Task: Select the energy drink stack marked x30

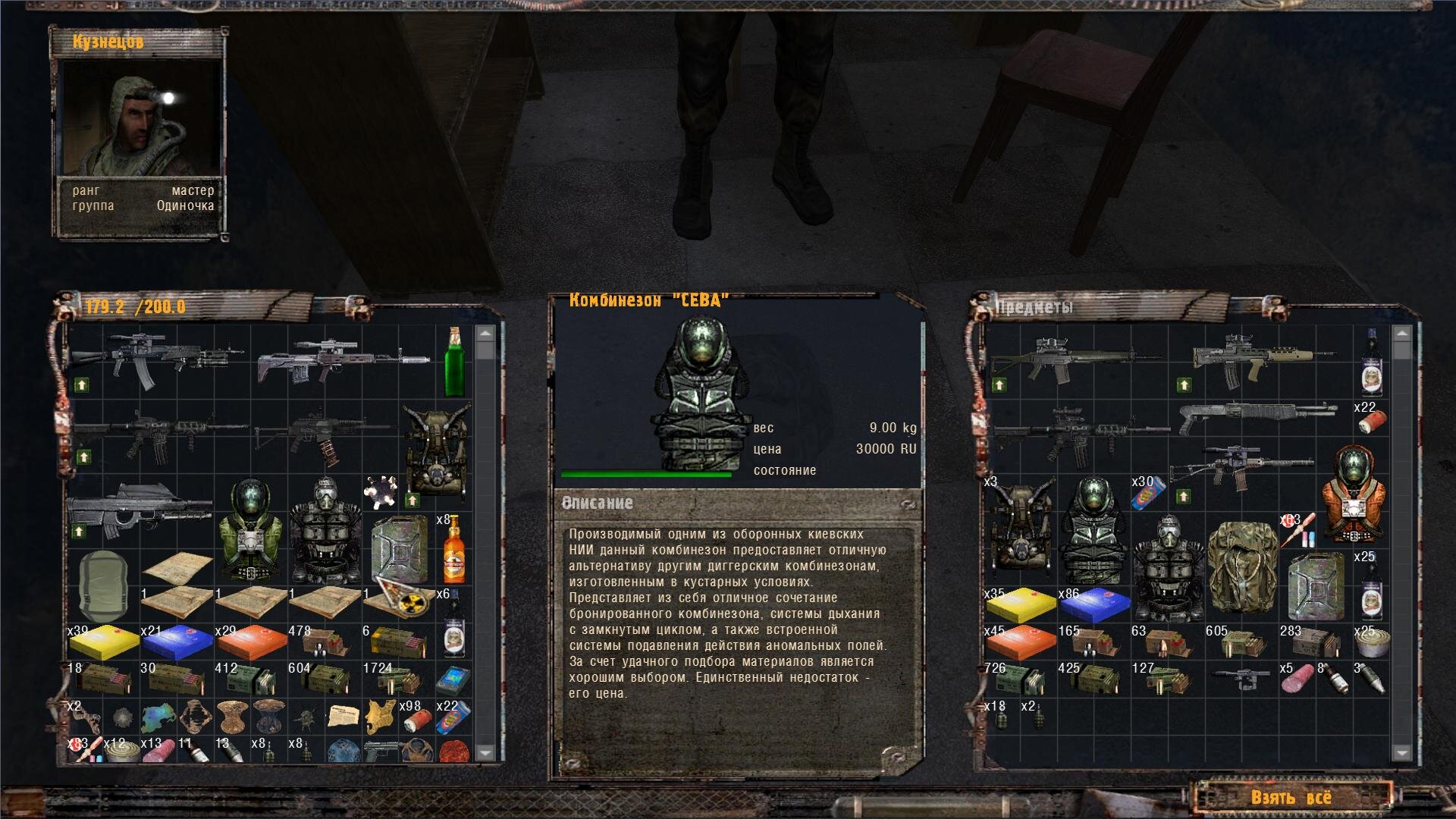Action: tap(1147, 492)
